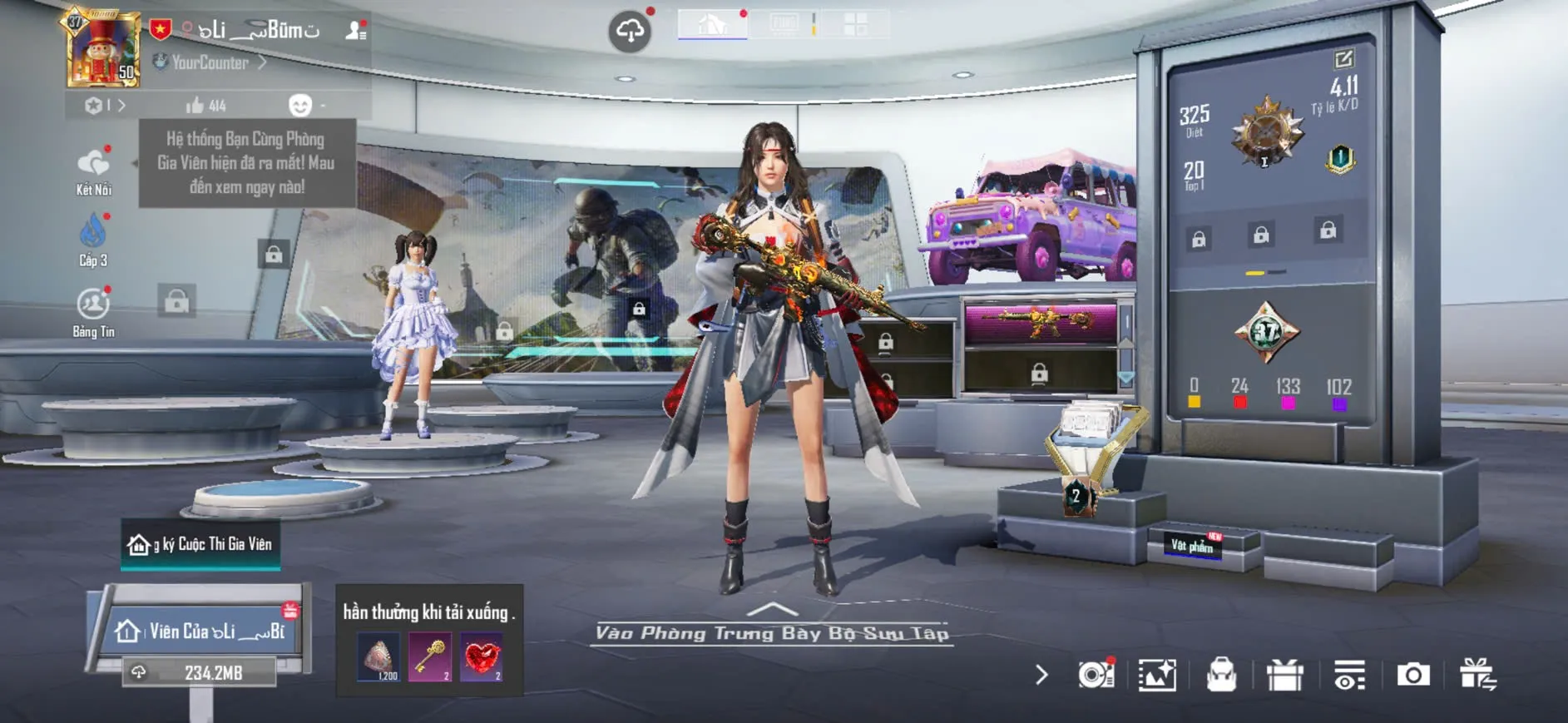The width and height of the screenshot is (1568, 723).
Task: Open the Cuộc Thi Gia Viên banner
Action: pos(200,544)
